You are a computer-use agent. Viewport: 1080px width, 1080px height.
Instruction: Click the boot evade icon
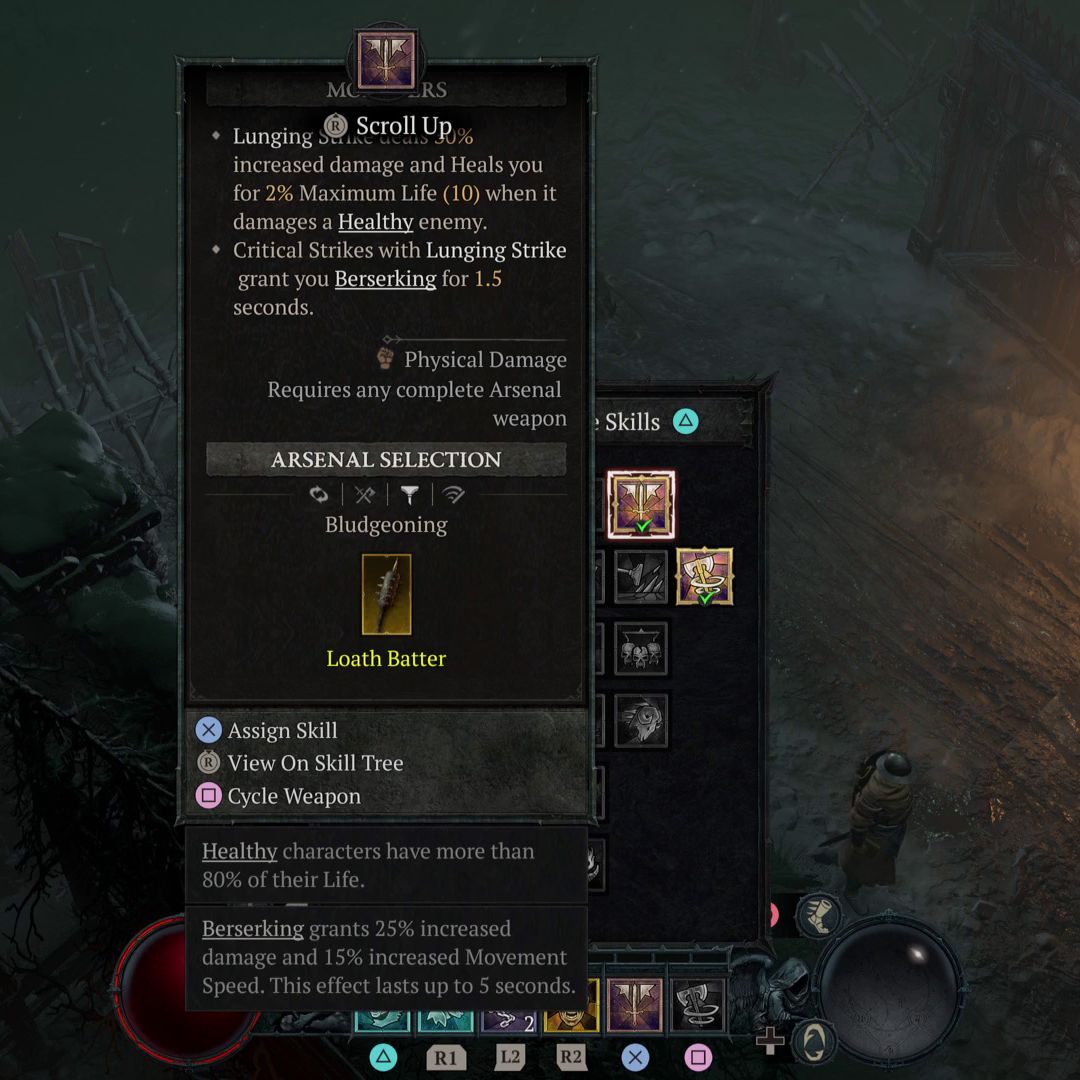pos(819,916)
